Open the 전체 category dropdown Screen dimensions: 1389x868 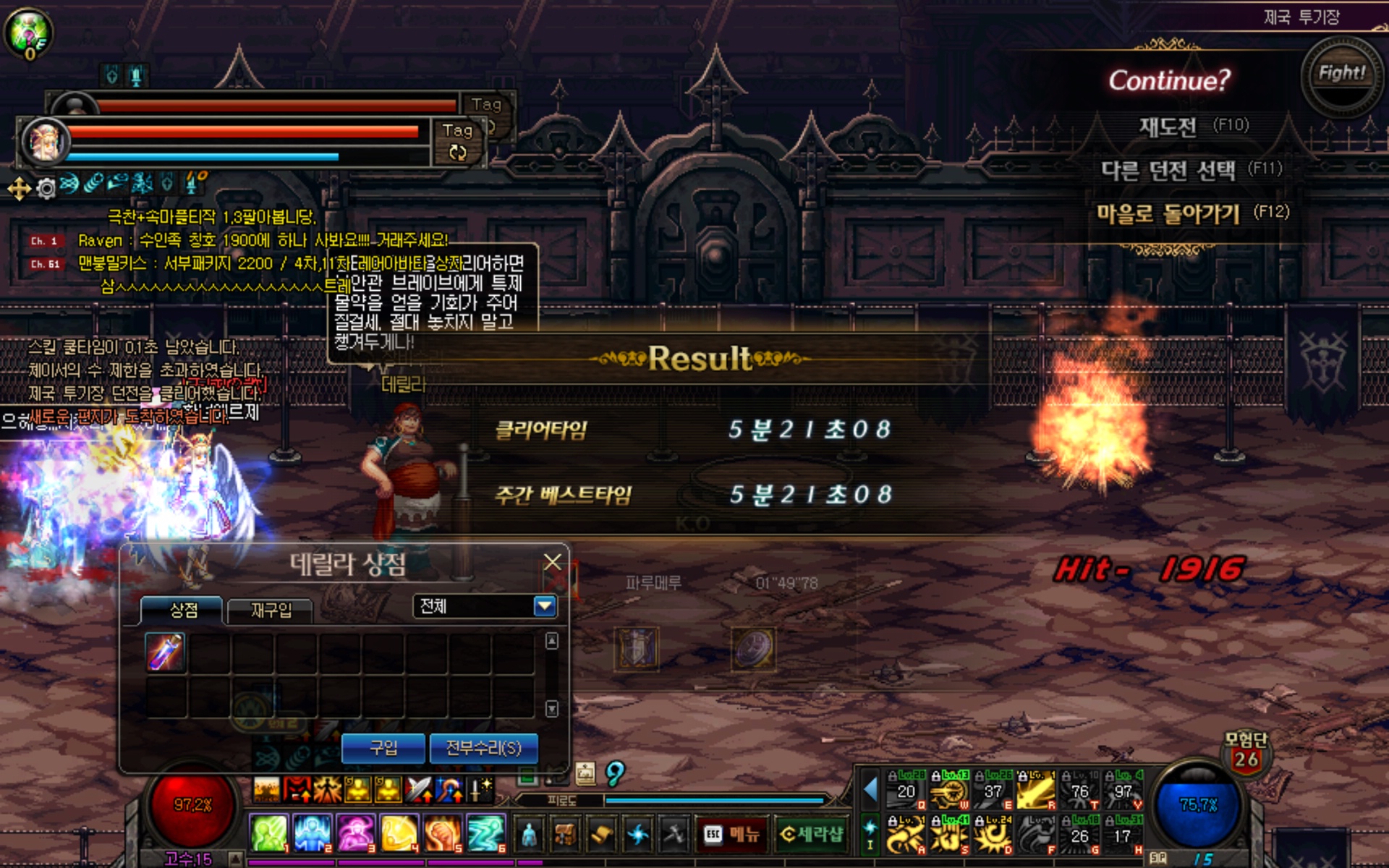545,606
